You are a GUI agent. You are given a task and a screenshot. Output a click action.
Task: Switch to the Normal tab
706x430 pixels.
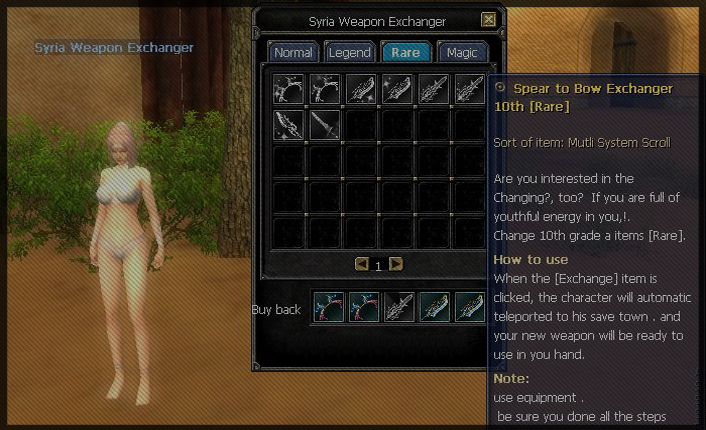[293, 52]
